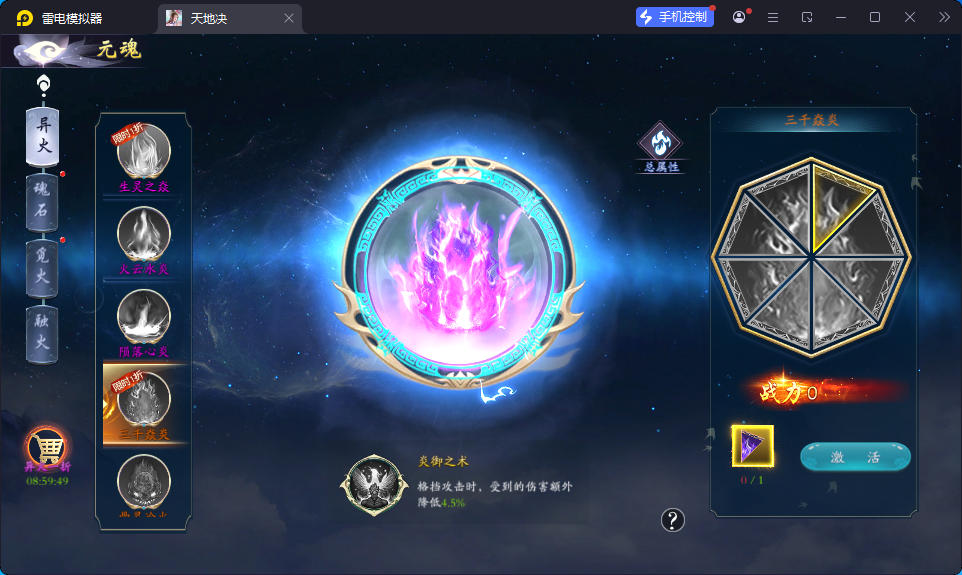Close the 元魂 screen via eye emblem
The image size is (962, 575).
(x=45, y=50)
